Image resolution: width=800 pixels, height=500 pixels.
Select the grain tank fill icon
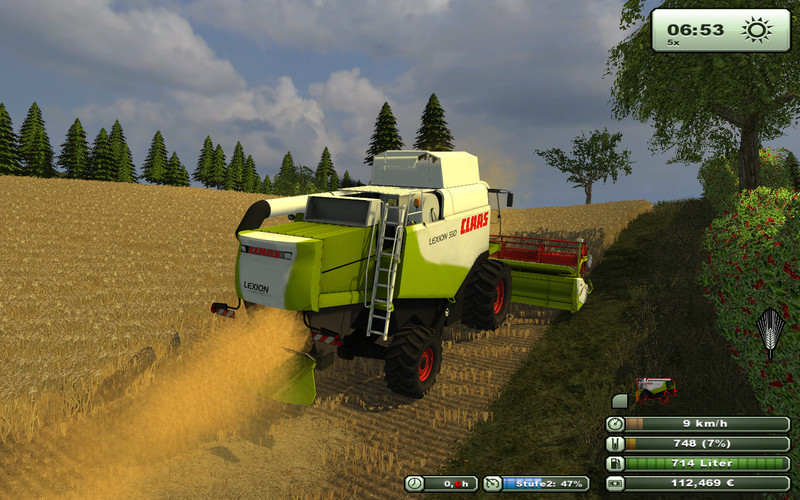click(615, 444)
